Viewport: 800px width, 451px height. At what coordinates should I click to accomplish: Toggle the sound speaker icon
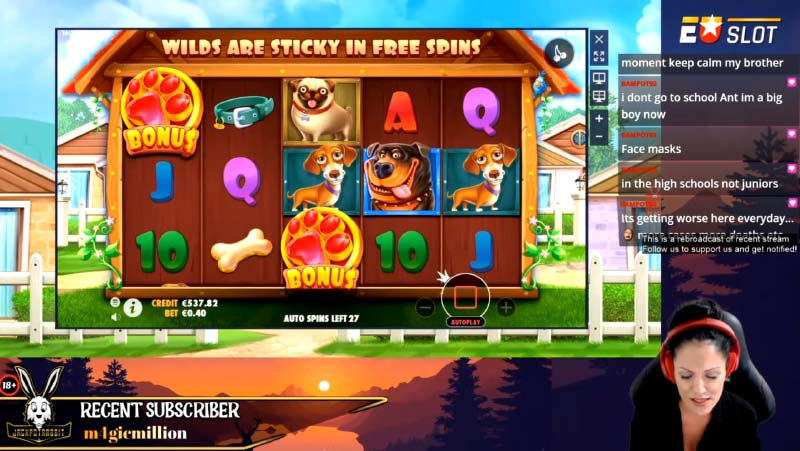click(x=115, y=316)
